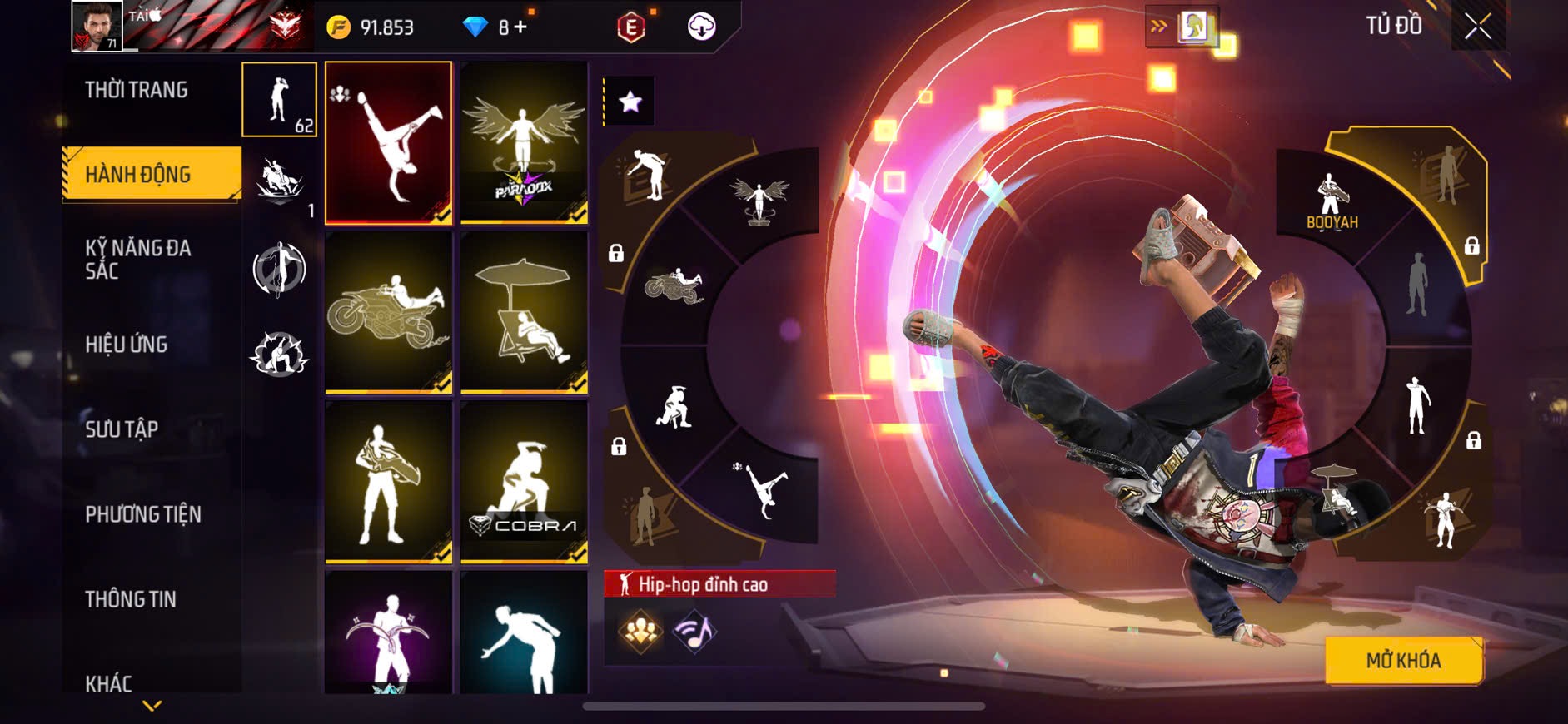Screen dimensions: 1568x724
Task: Play the emote's music note icon
Action: coord(694,632)
